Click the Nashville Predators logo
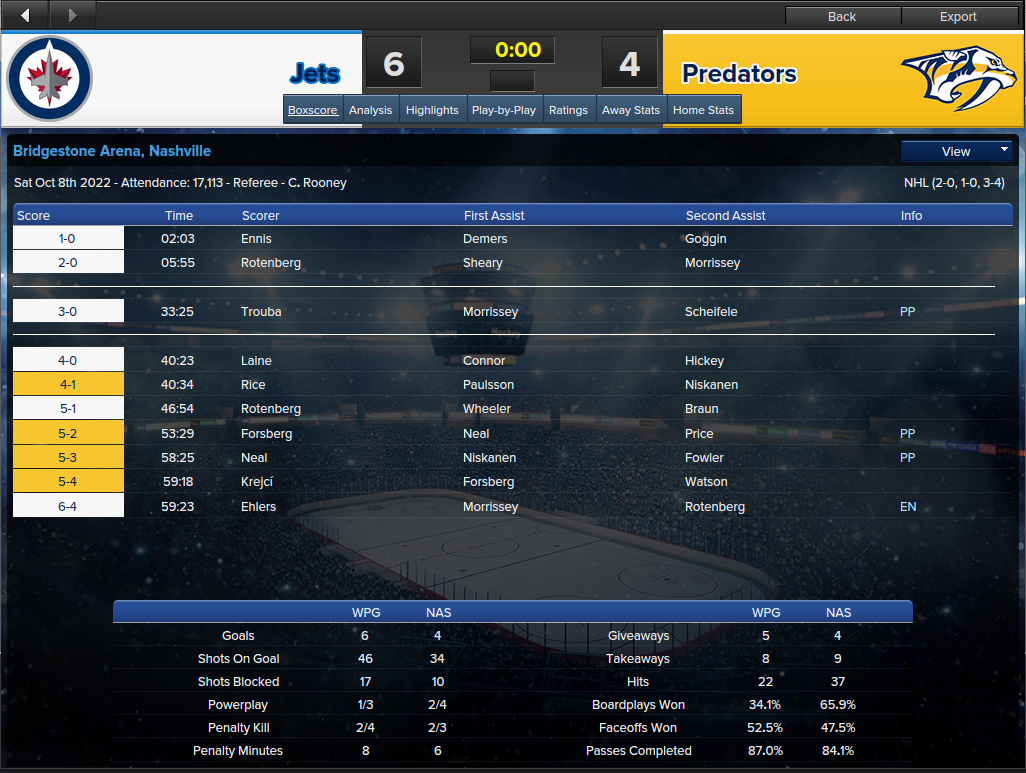 click(x=959, y=77)
